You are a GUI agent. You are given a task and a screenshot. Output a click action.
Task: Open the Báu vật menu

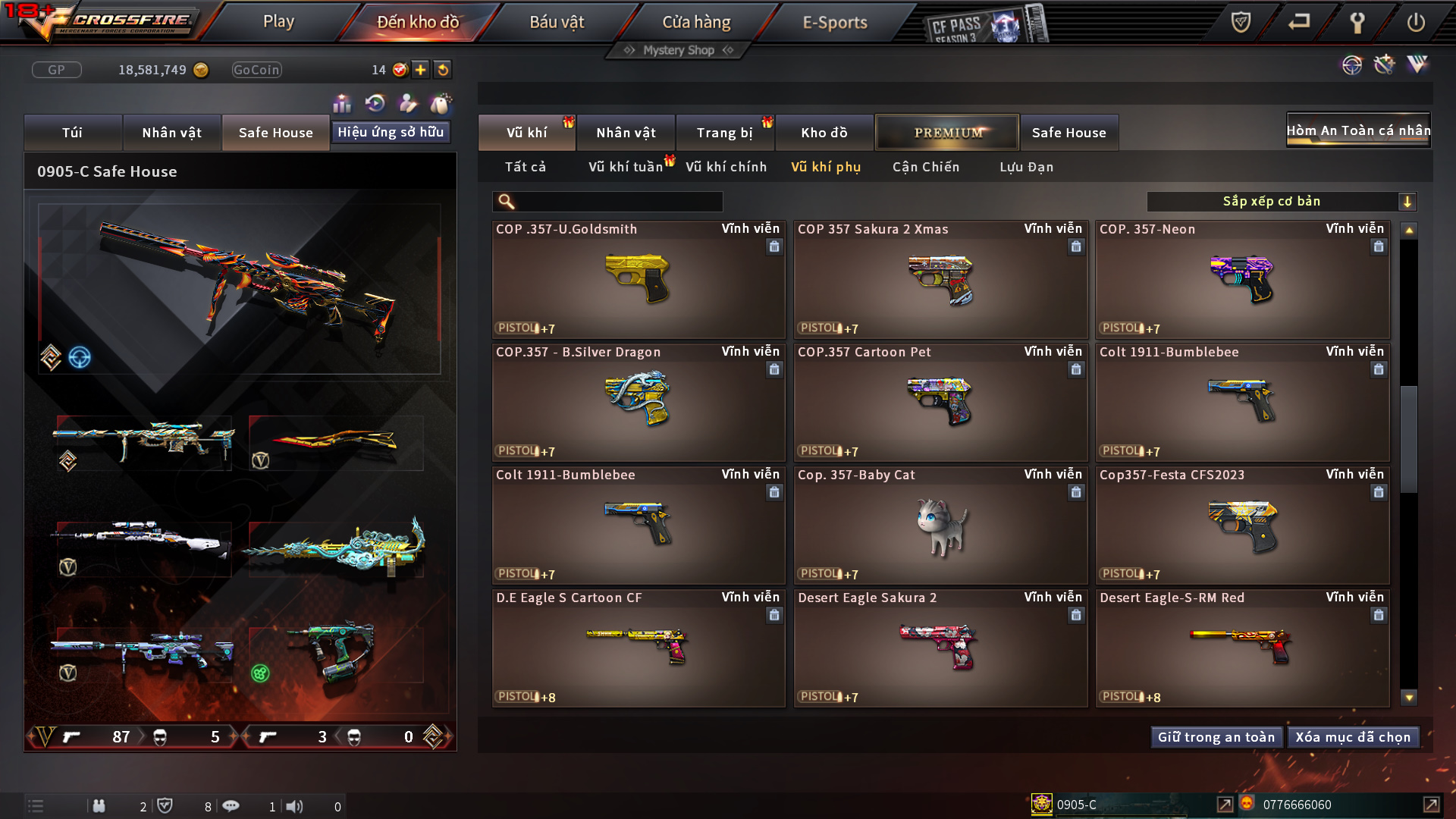[557, 22]
